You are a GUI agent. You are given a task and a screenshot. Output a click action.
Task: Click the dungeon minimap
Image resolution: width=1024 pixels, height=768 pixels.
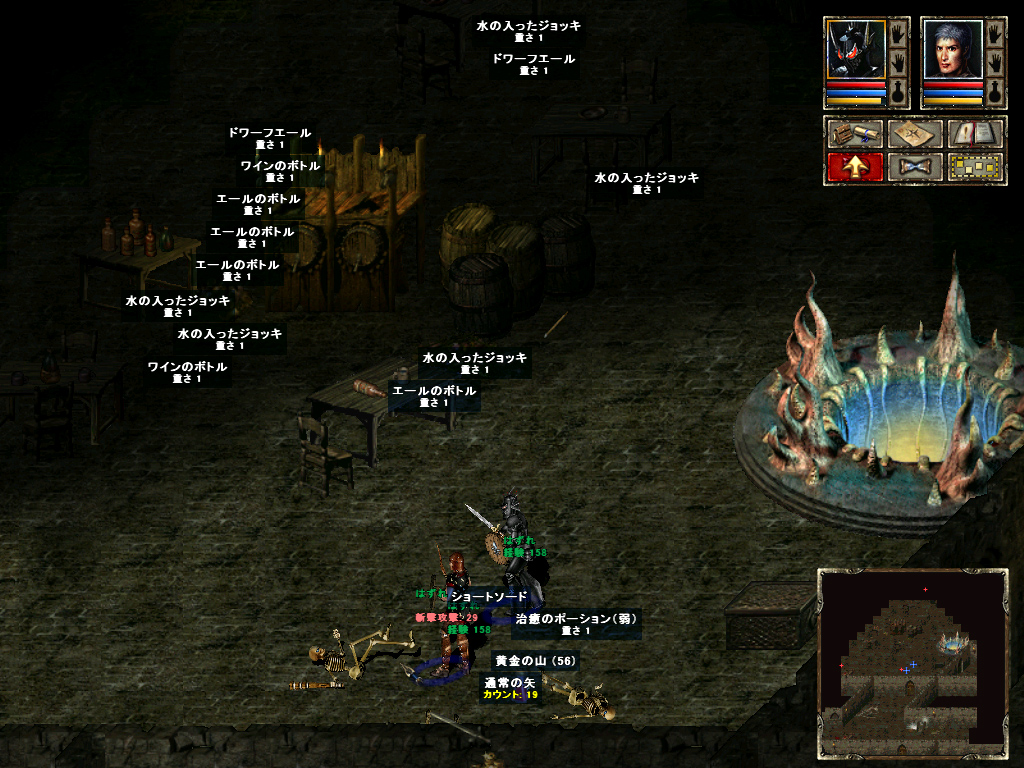point(912,663)
